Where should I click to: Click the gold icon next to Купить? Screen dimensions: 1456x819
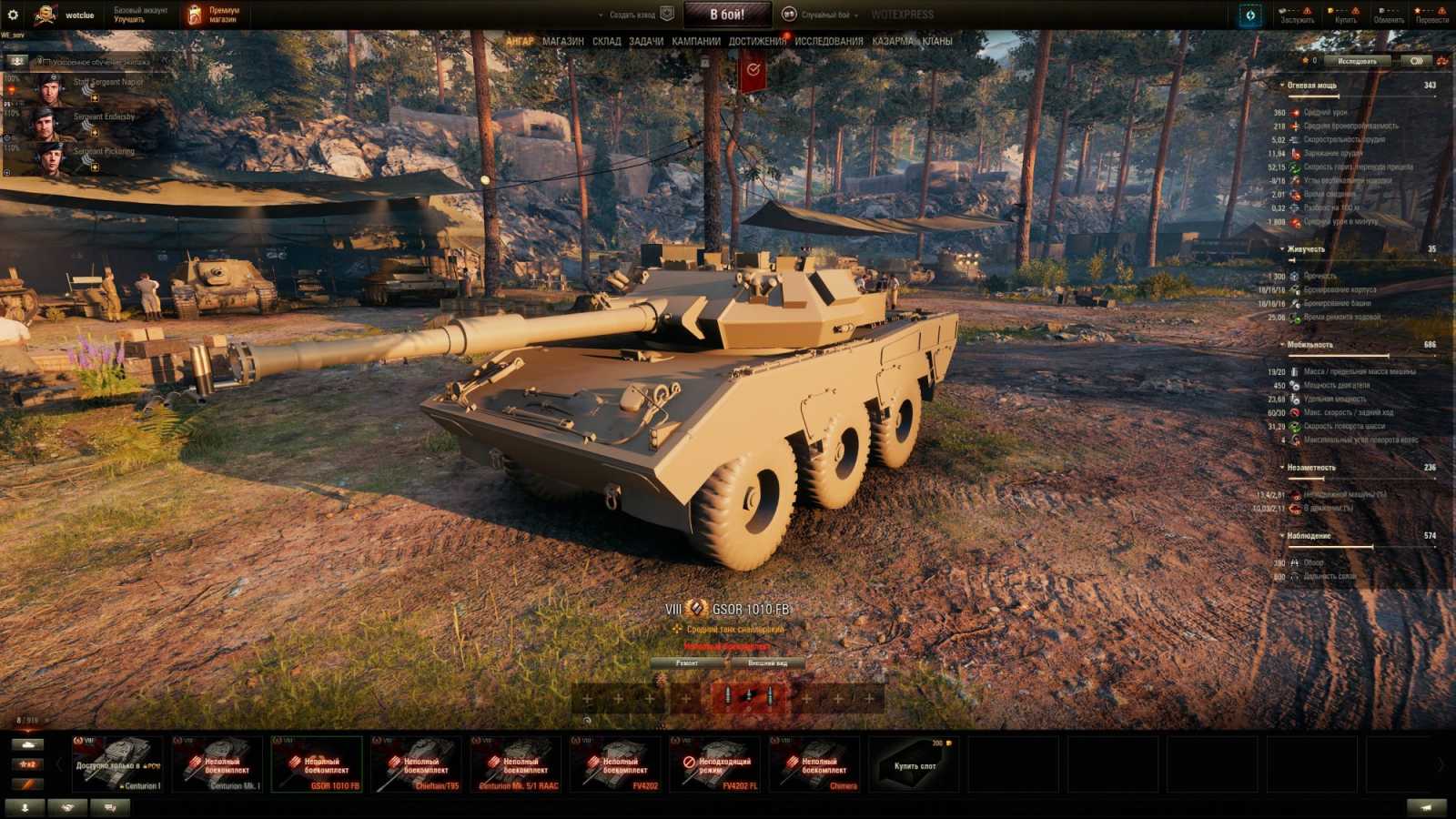point(1330,10)
